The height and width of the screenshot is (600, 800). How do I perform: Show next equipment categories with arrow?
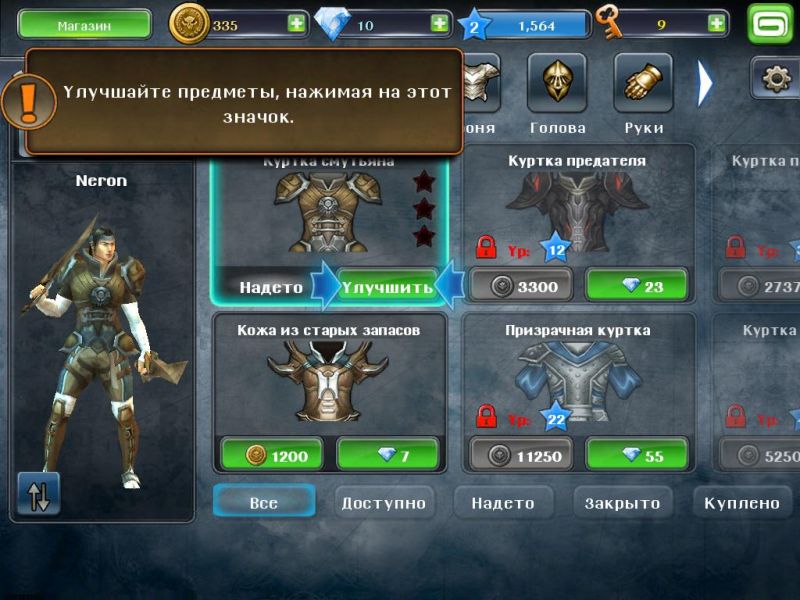coord(705,83)
